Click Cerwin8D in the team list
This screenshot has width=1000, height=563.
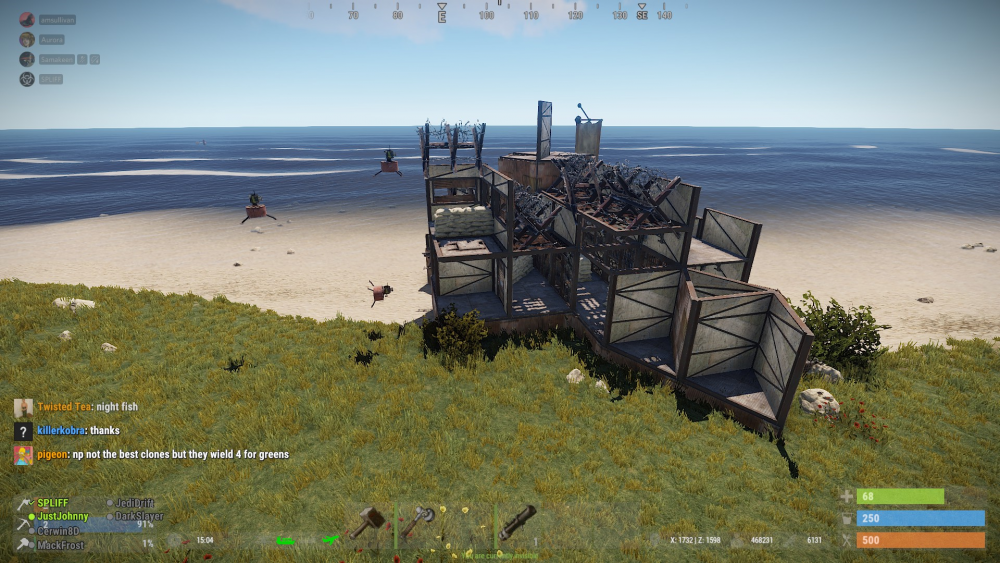60,531
